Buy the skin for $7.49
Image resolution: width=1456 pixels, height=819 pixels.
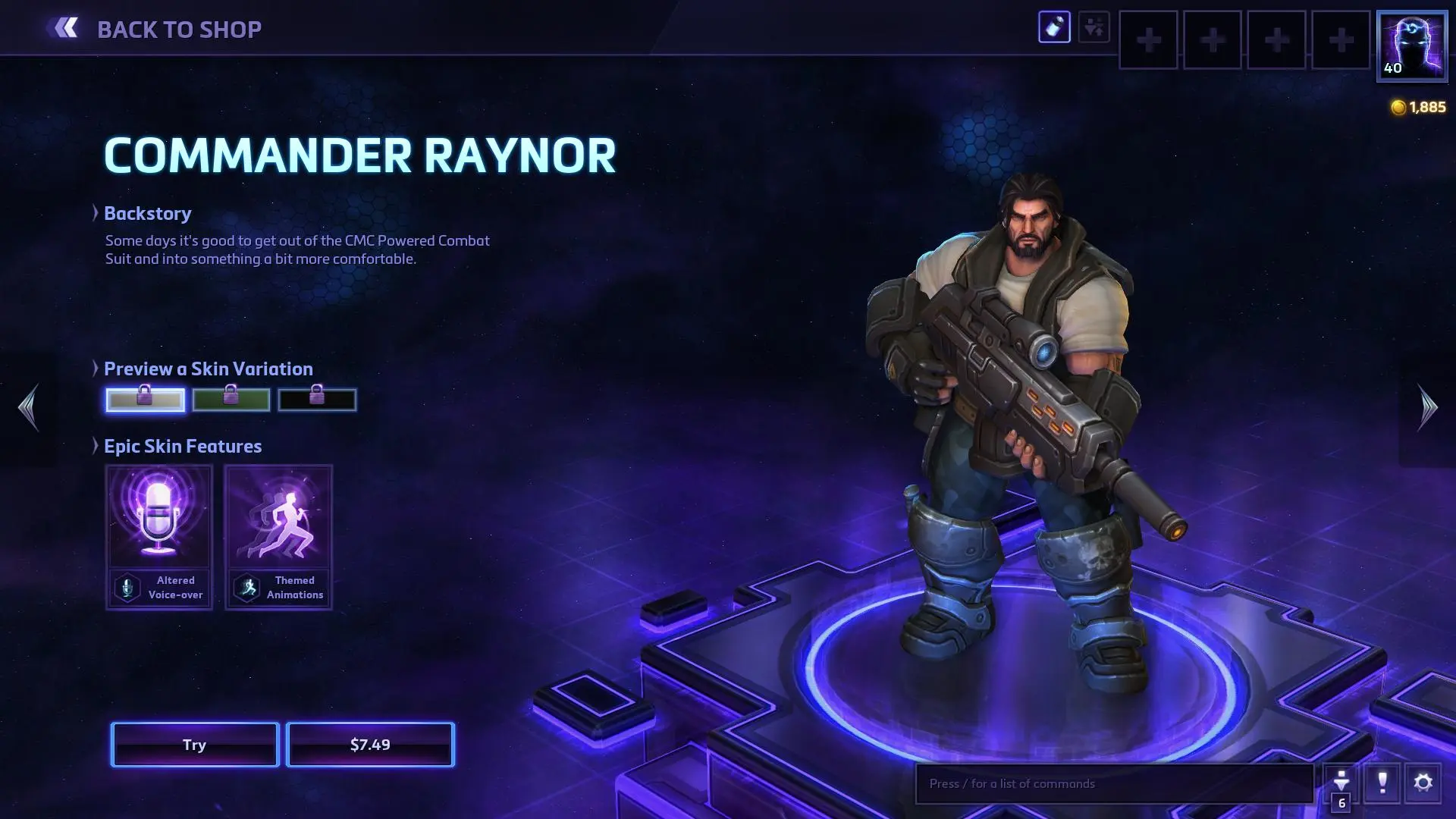pyautogui.click(x=370, y=745)
